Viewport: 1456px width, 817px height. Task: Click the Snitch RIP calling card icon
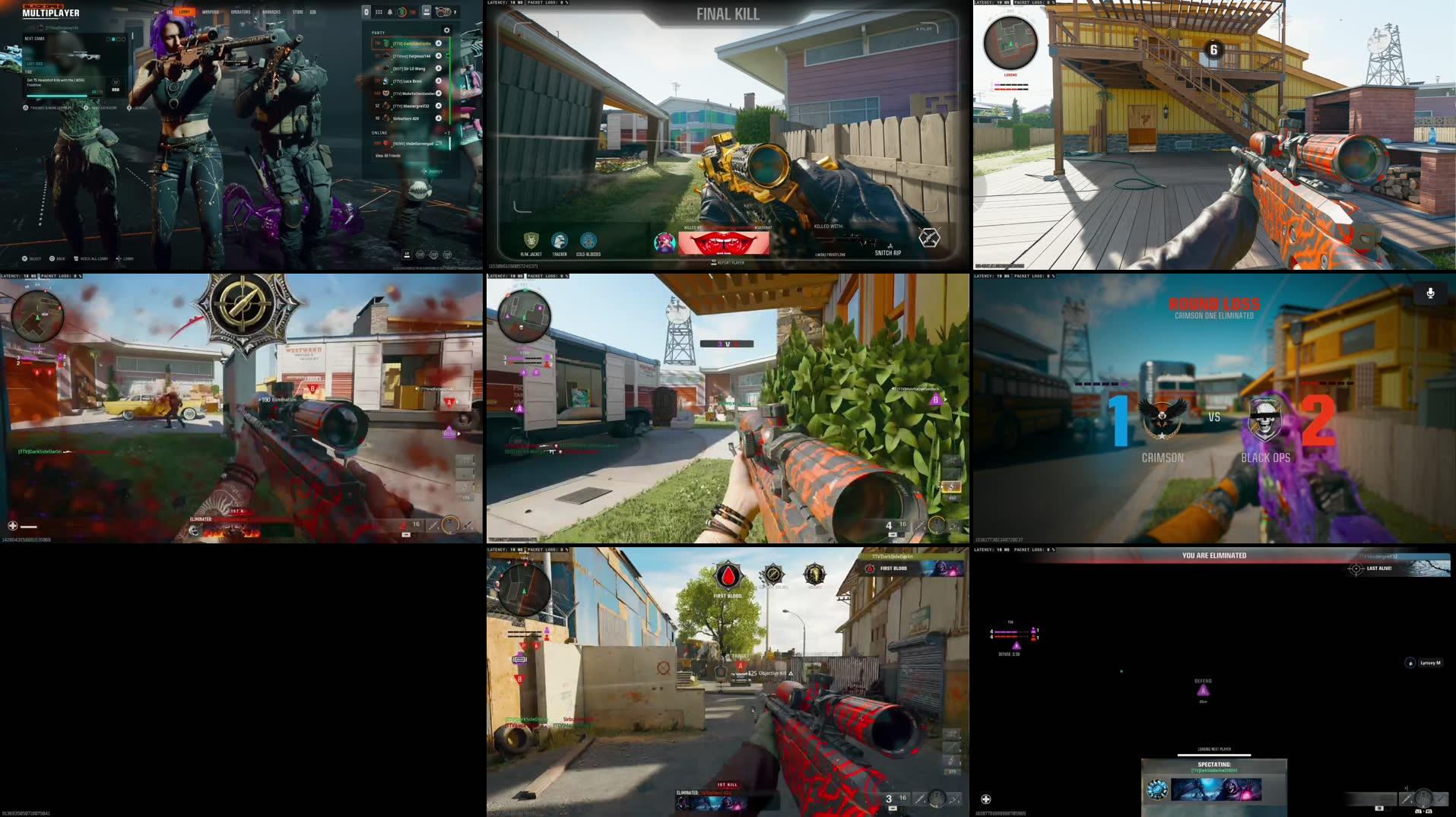click(931, 238)
